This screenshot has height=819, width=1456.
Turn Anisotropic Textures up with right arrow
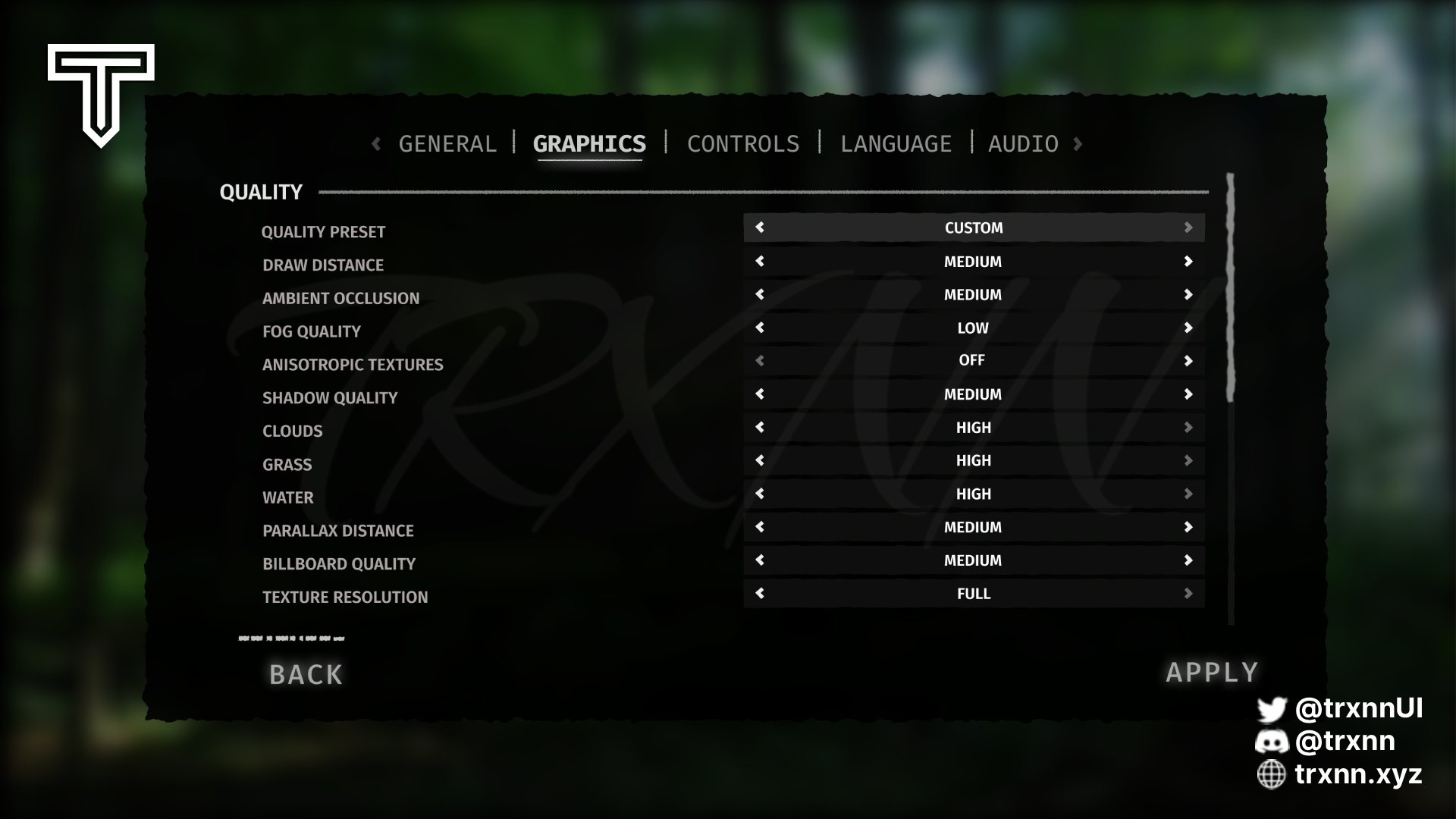pyautogui.click(x=1188, y=361)
